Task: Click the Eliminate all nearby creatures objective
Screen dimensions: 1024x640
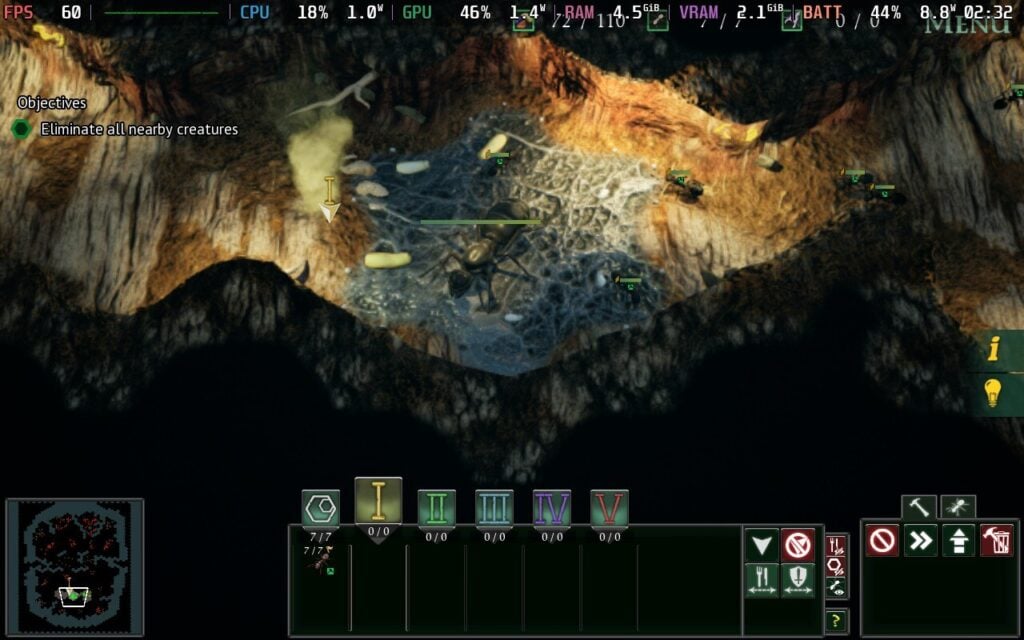Action: [x=139, y=129]
